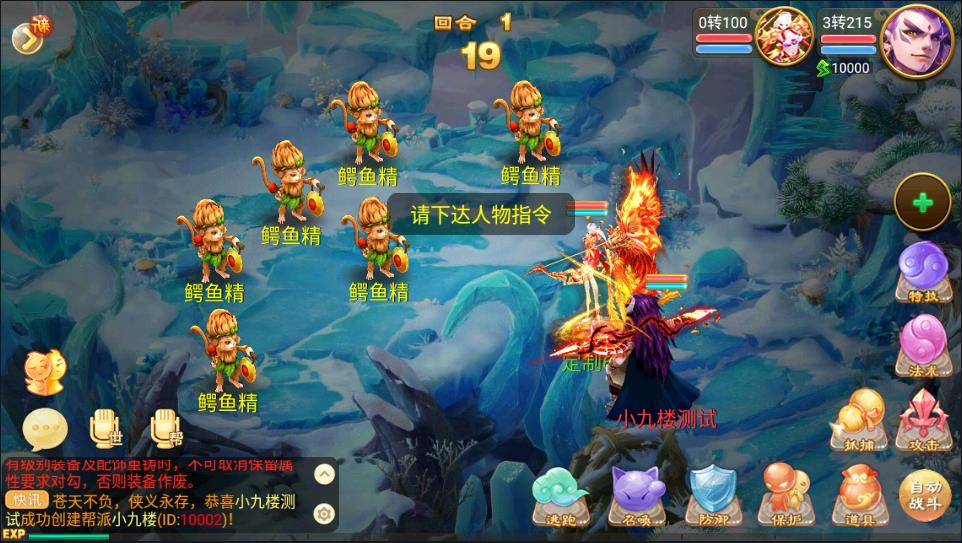Click the green plus button
The height and width of the screenshot is (543, 962).
[x=922, y=203]
